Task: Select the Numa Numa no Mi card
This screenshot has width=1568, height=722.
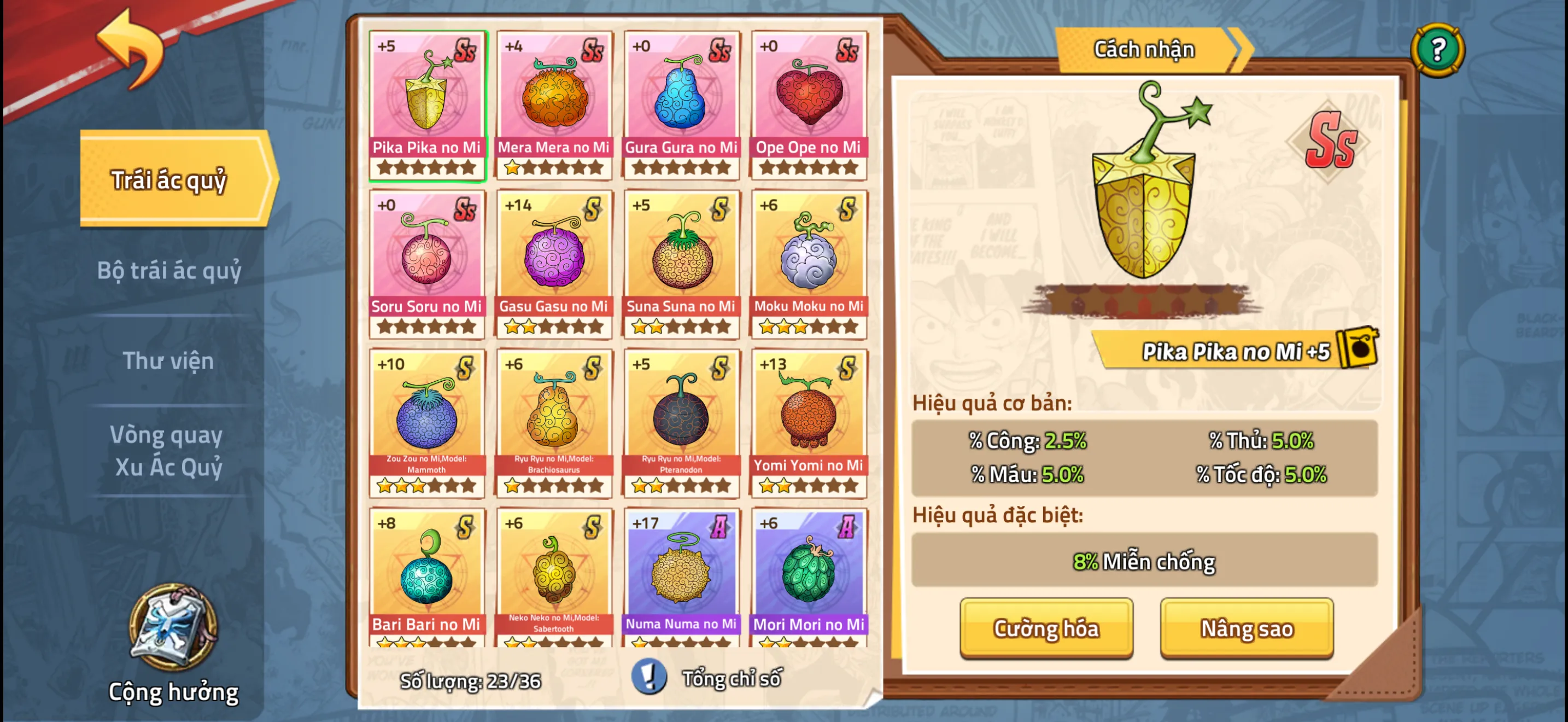Action: click(x=681, y=577)
